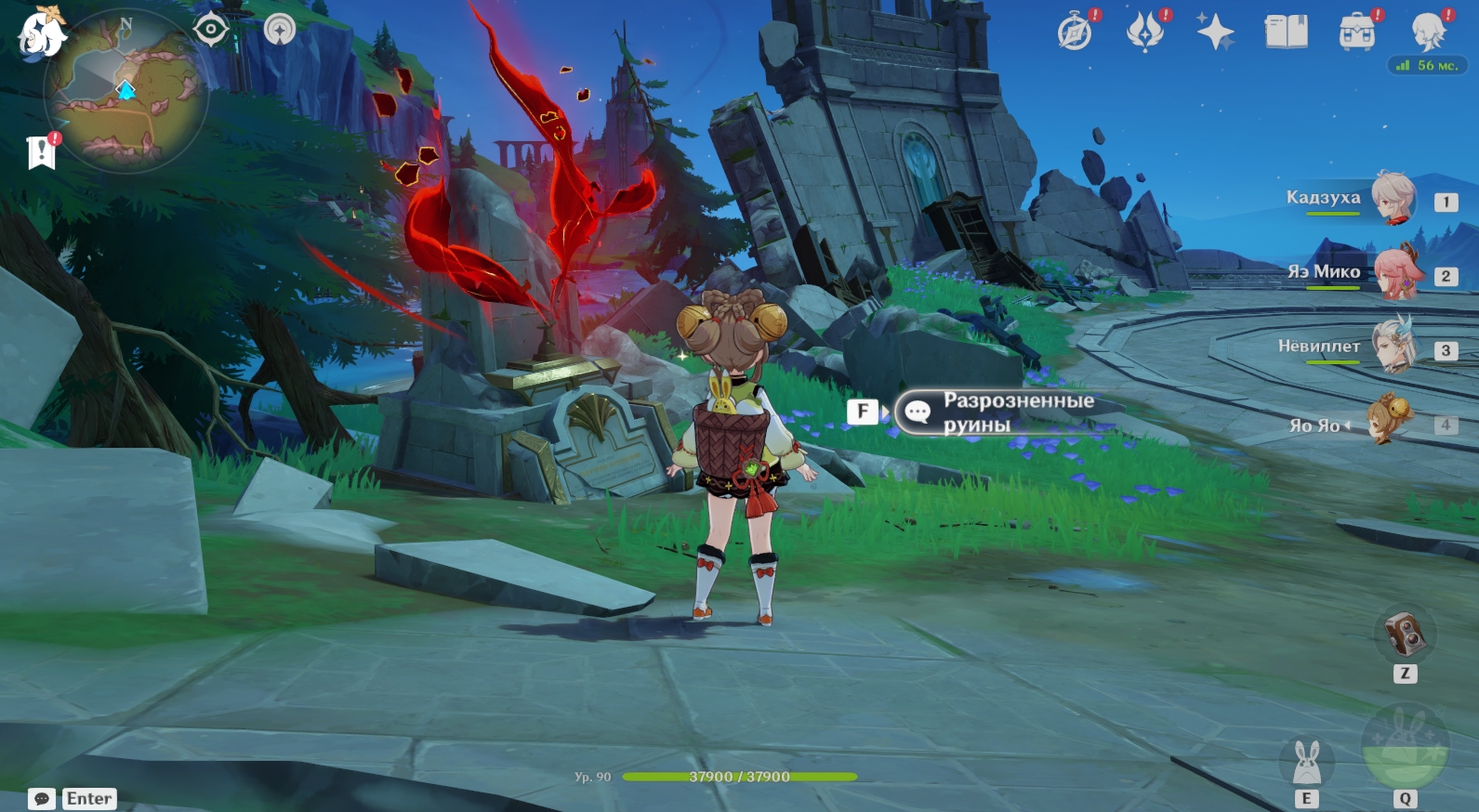Open the Wish four-pointed star icon

click(1215, 33)
